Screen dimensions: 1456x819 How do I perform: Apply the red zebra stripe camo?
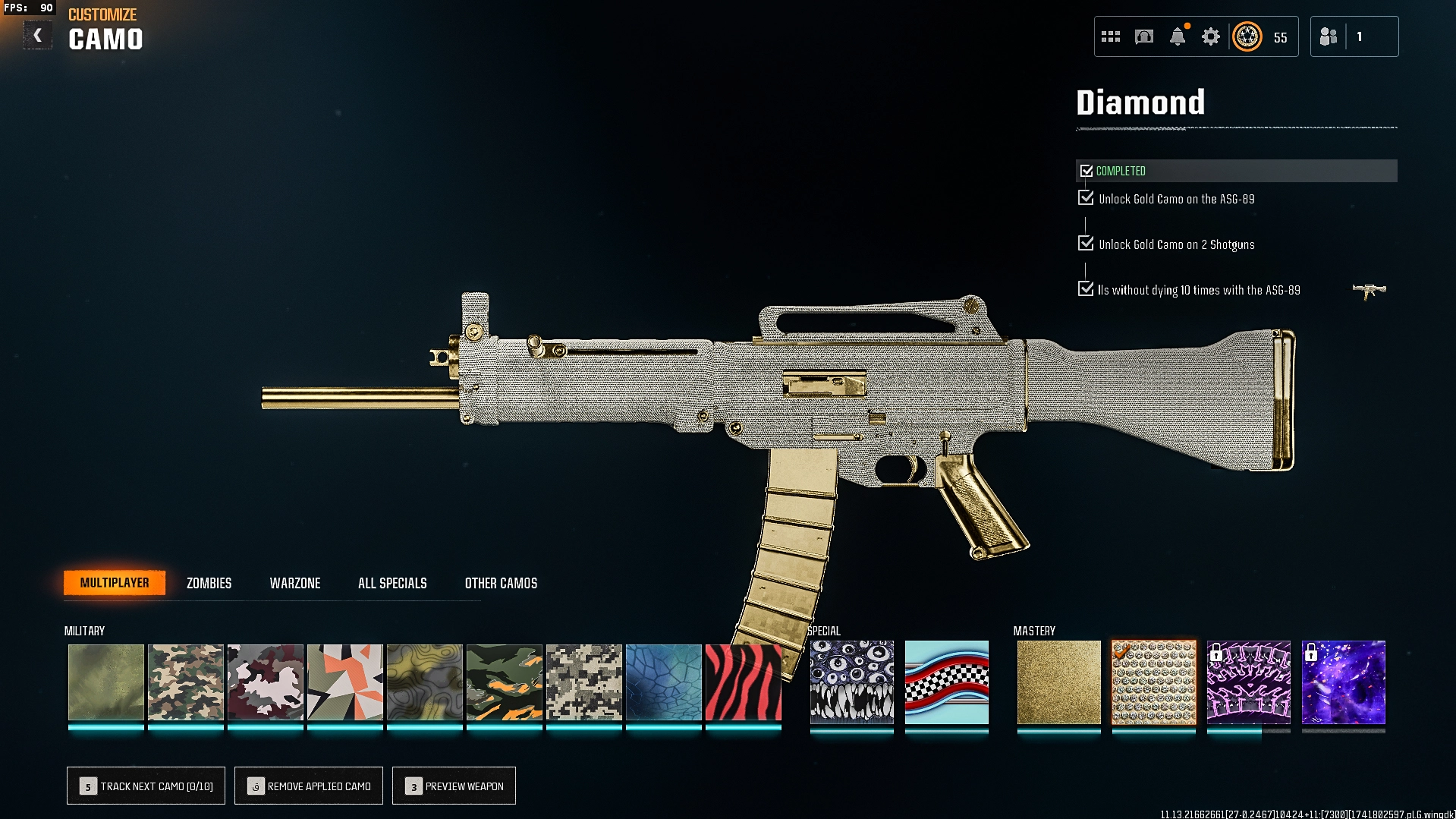[743, 682]
